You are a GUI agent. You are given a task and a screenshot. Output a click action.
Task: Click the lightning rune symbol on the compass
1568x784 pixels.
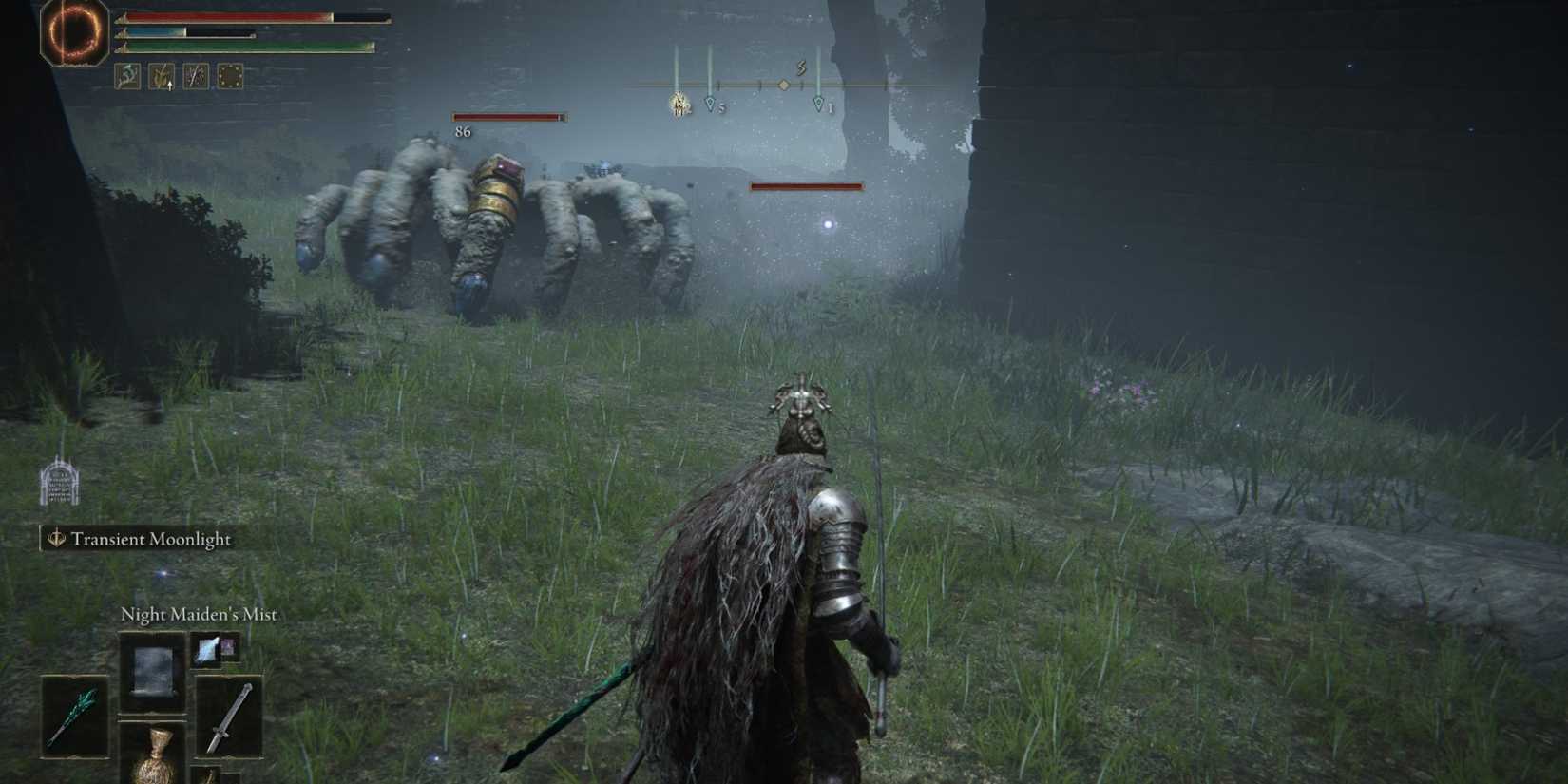pyautogui.click(x=802, y=67)
